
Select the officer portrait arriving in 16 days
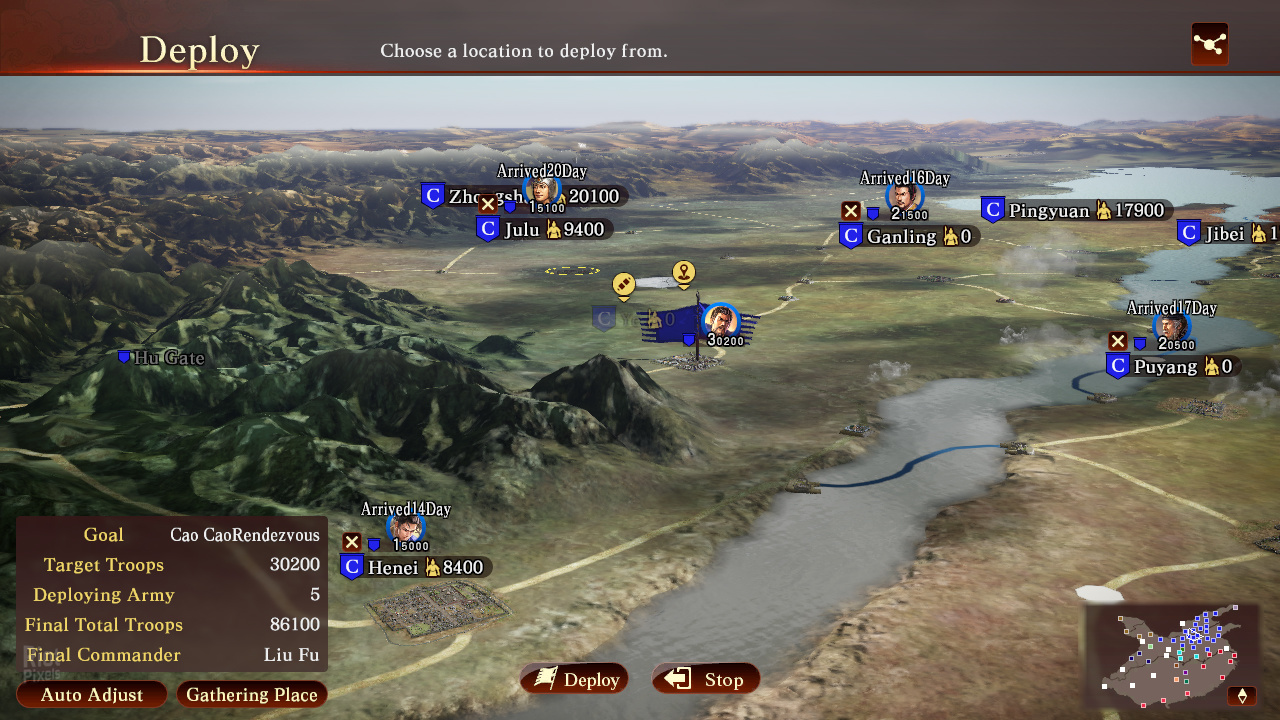pyautogui.click(x=903, y=196)
